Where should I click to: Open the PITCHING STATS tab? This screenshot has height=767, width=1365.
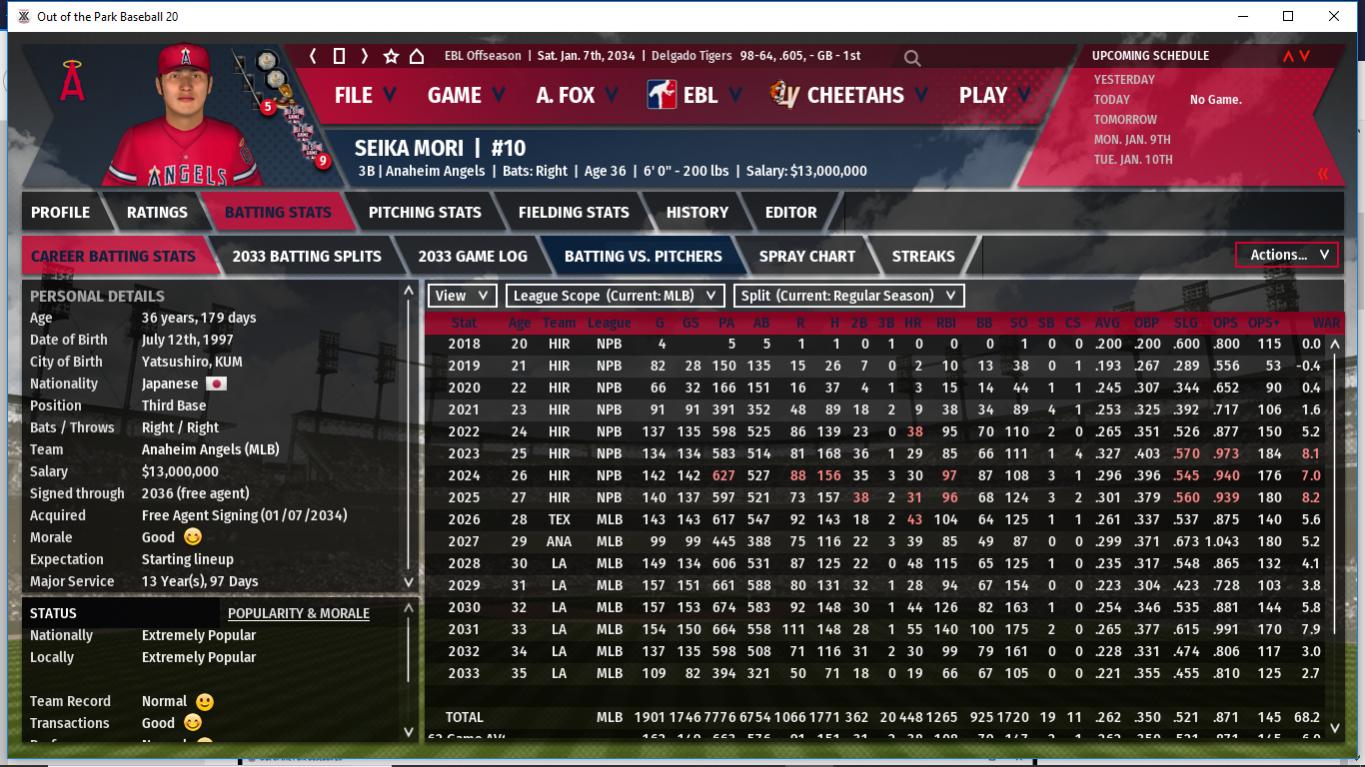click(x=424, y=212)
